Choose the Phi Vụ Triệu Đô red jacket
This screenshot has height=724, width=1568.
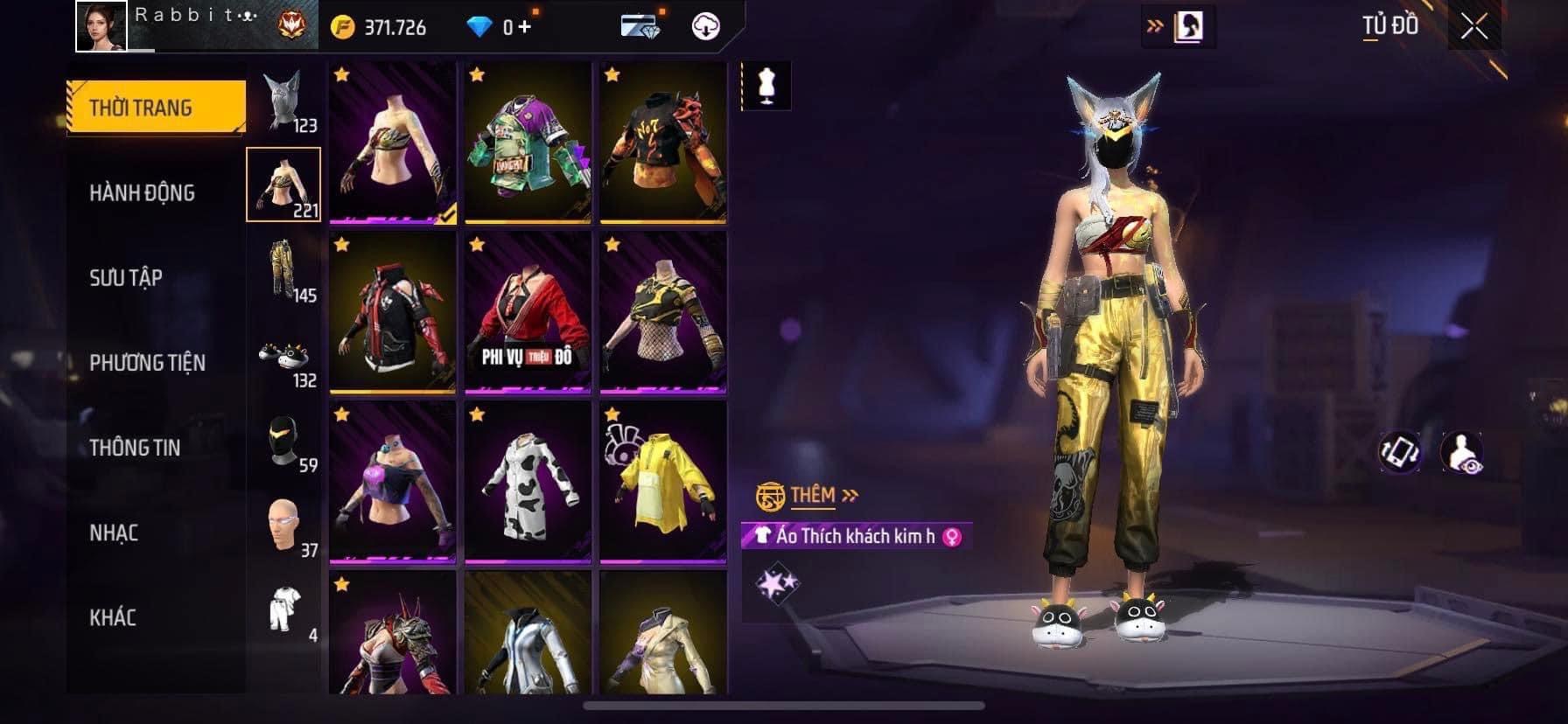point(528,312)
